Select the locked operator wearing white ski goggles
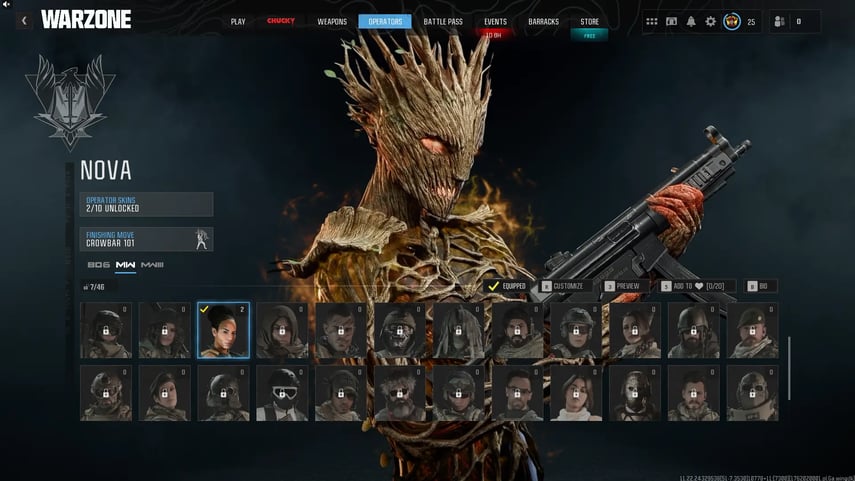Image resolution: width=855 pixels, height=481 pixels. coord(282,393)
